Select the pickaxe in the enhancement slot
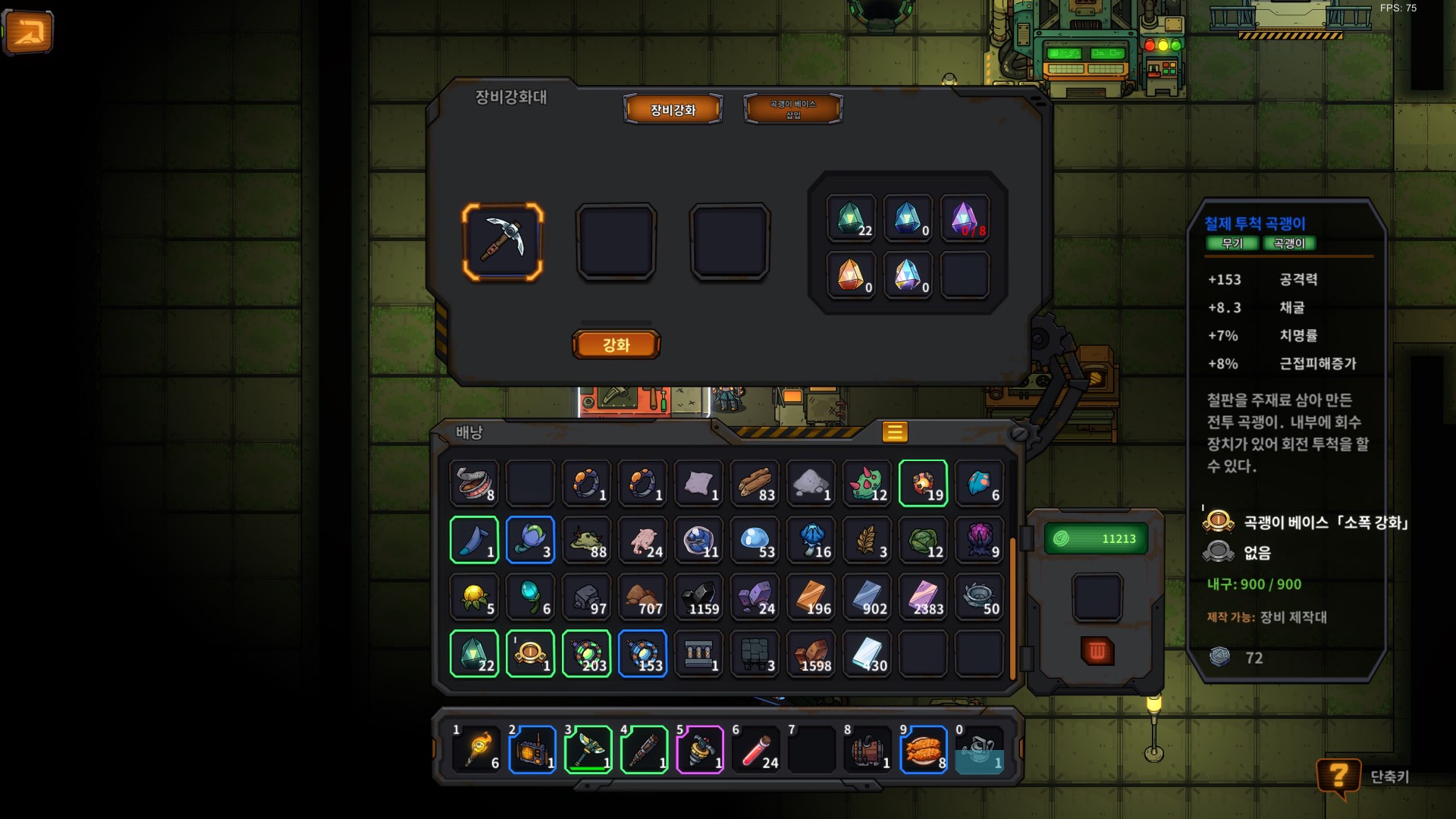Image resolution: width=1456 pixels, height=819 pixels. click(x=503, y=242)
